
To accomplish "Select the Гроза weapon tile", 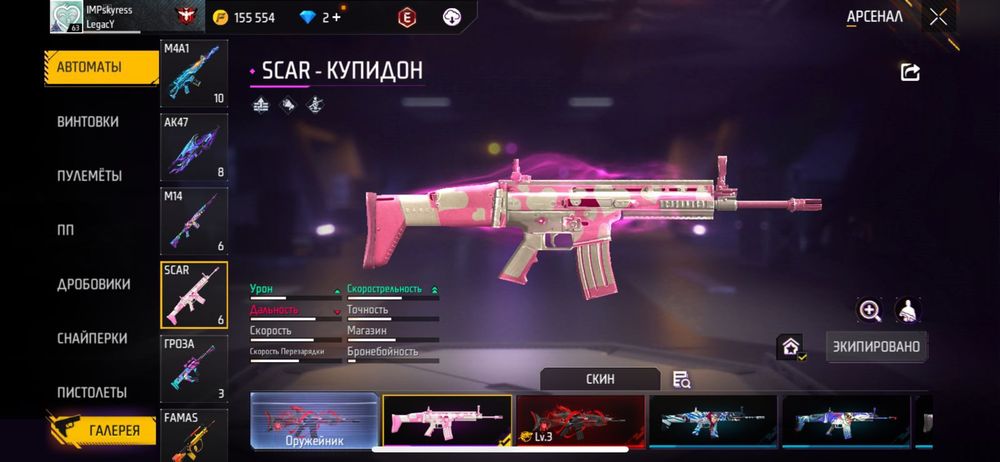I will point(194,368).
